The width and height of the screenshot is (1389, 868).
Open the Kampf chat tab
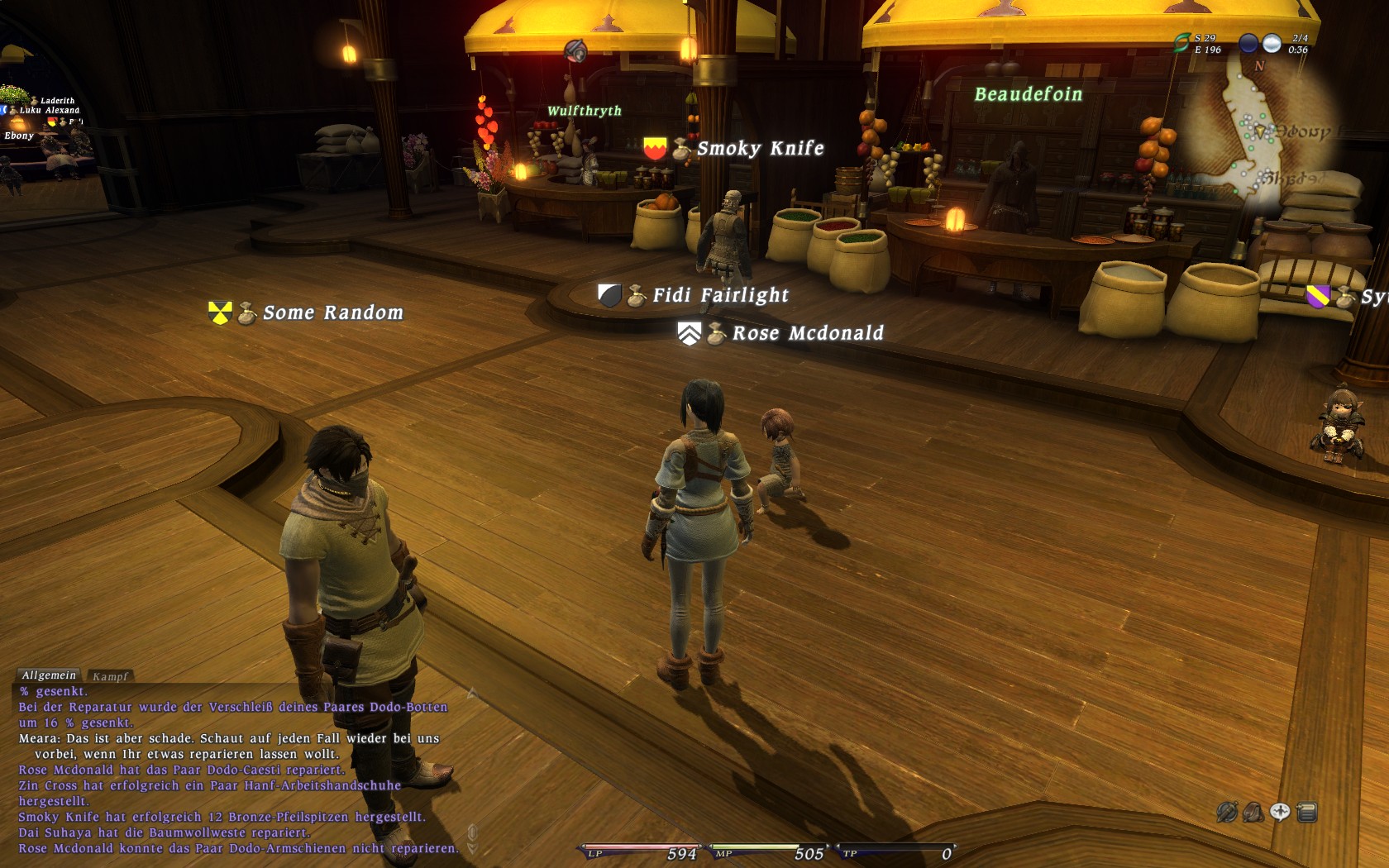point(110,676)
